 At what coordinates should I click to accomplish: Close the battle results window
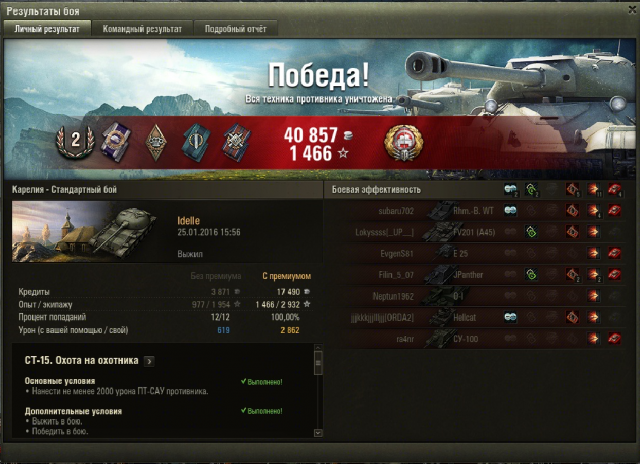[x=627, y=11]
